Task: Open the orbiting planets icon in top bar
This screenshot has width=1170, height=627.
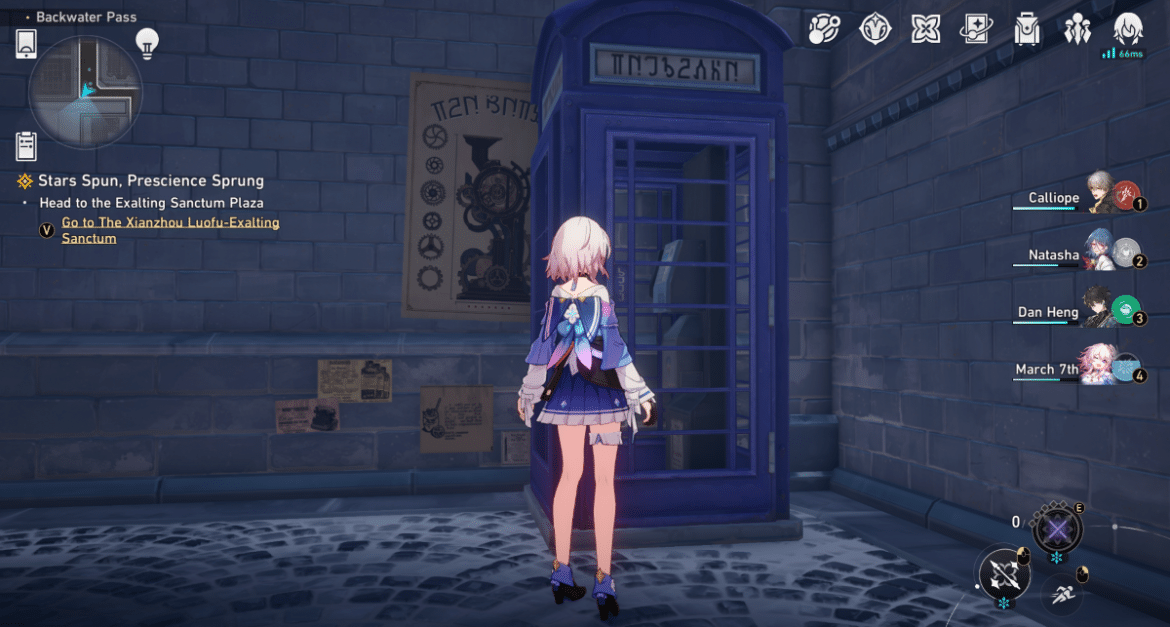Action: pos(825,29)
